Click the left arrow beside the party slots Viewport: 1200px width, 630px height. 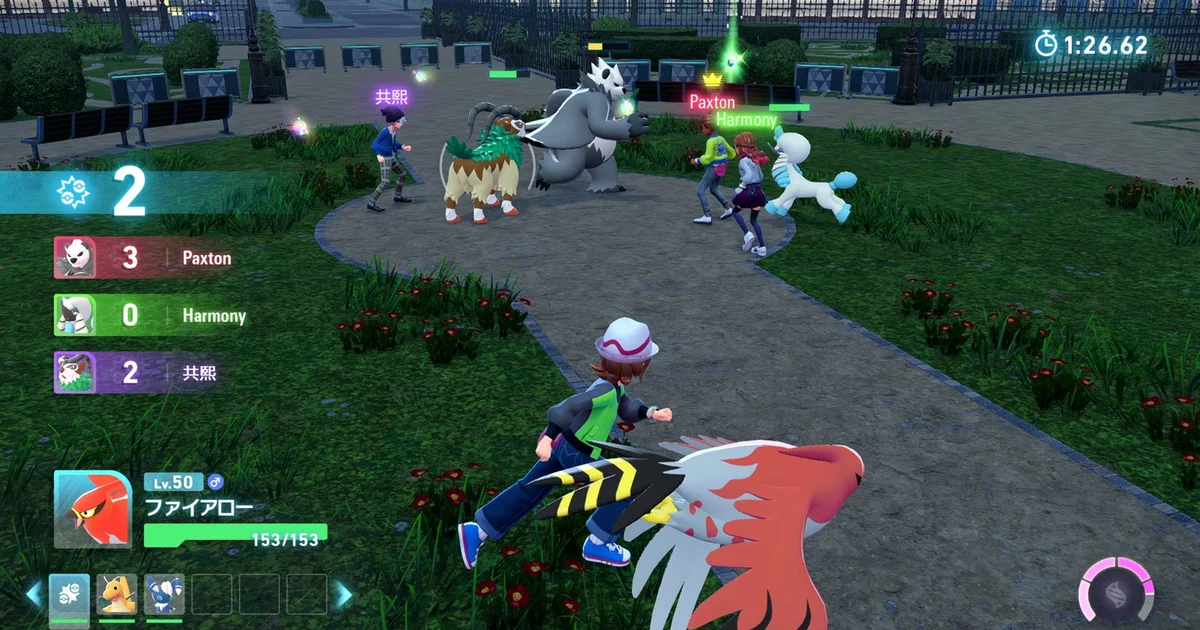coord(34,594)
